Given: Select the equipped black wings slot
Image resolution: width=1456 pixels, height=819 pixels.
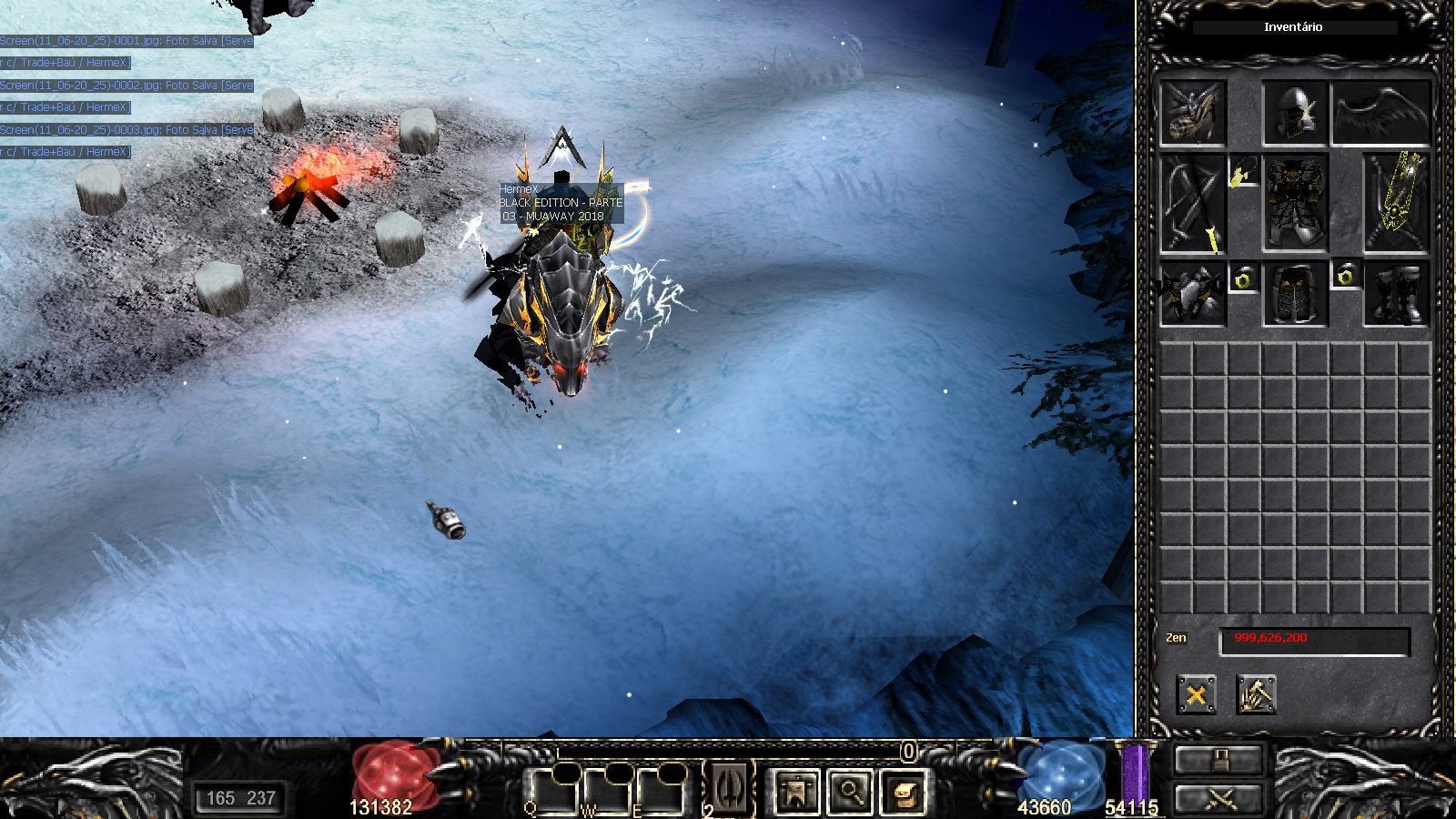Looking at the screenshot, I should [1380, 113].
